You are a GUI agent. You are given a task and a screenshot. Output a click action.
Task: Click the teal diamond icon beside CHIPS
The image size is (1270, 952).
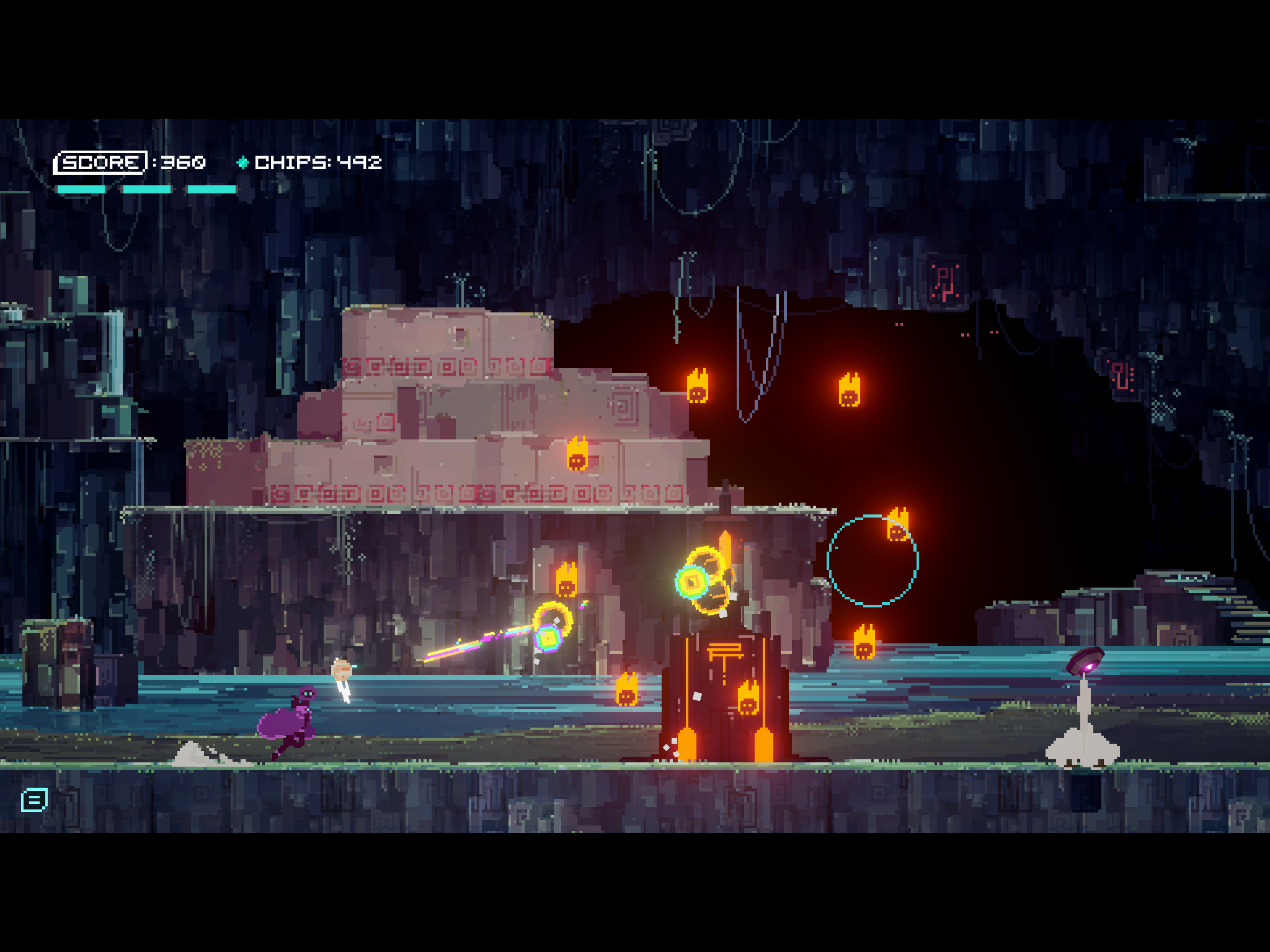coord(242,163)
